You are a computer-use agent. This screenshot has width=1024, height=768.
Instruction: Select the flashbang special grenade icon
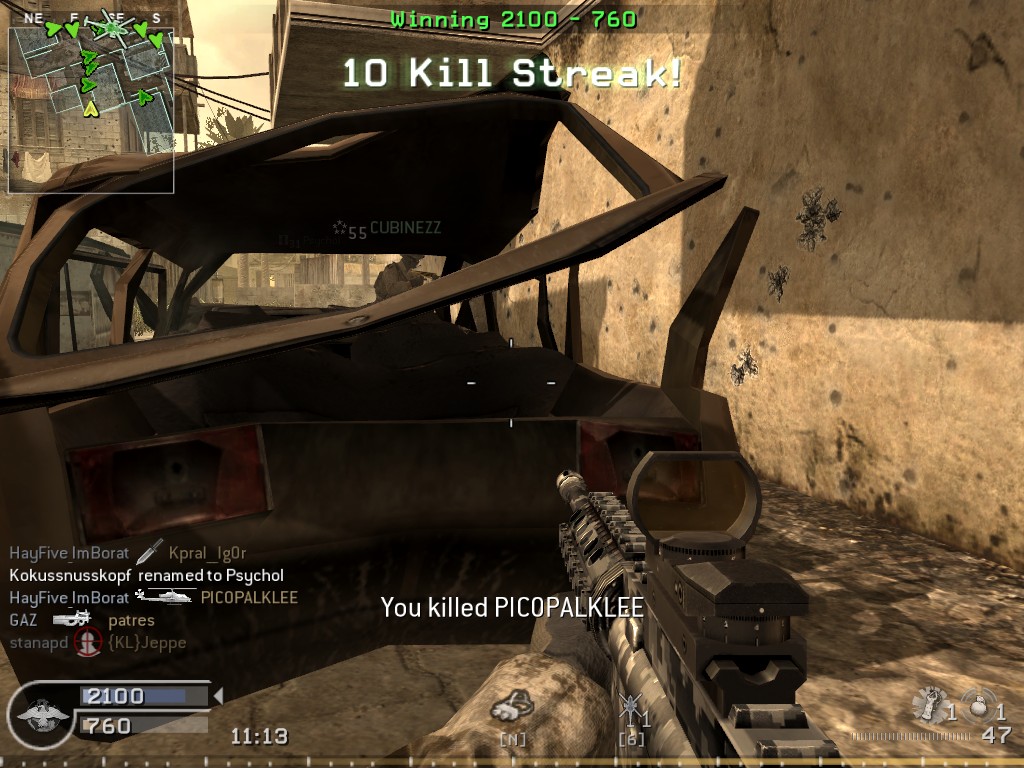(x=931, y=704)
